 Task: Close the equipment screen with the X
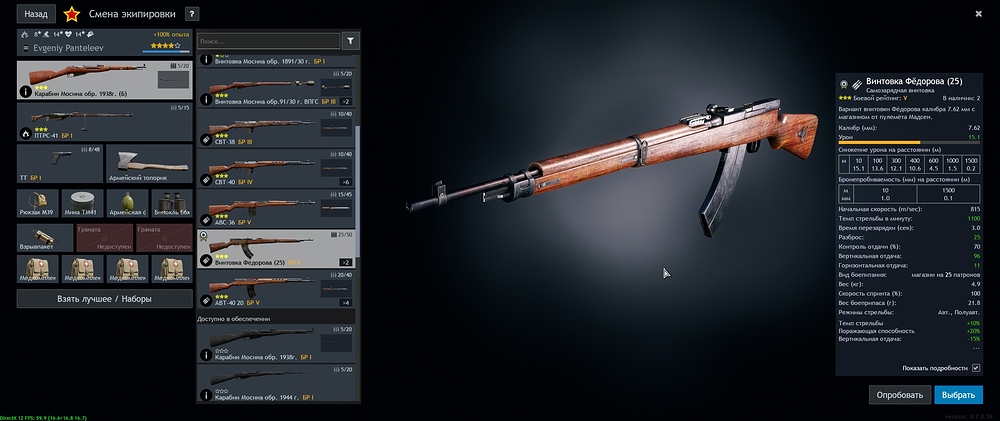click(x=978, y=13)
